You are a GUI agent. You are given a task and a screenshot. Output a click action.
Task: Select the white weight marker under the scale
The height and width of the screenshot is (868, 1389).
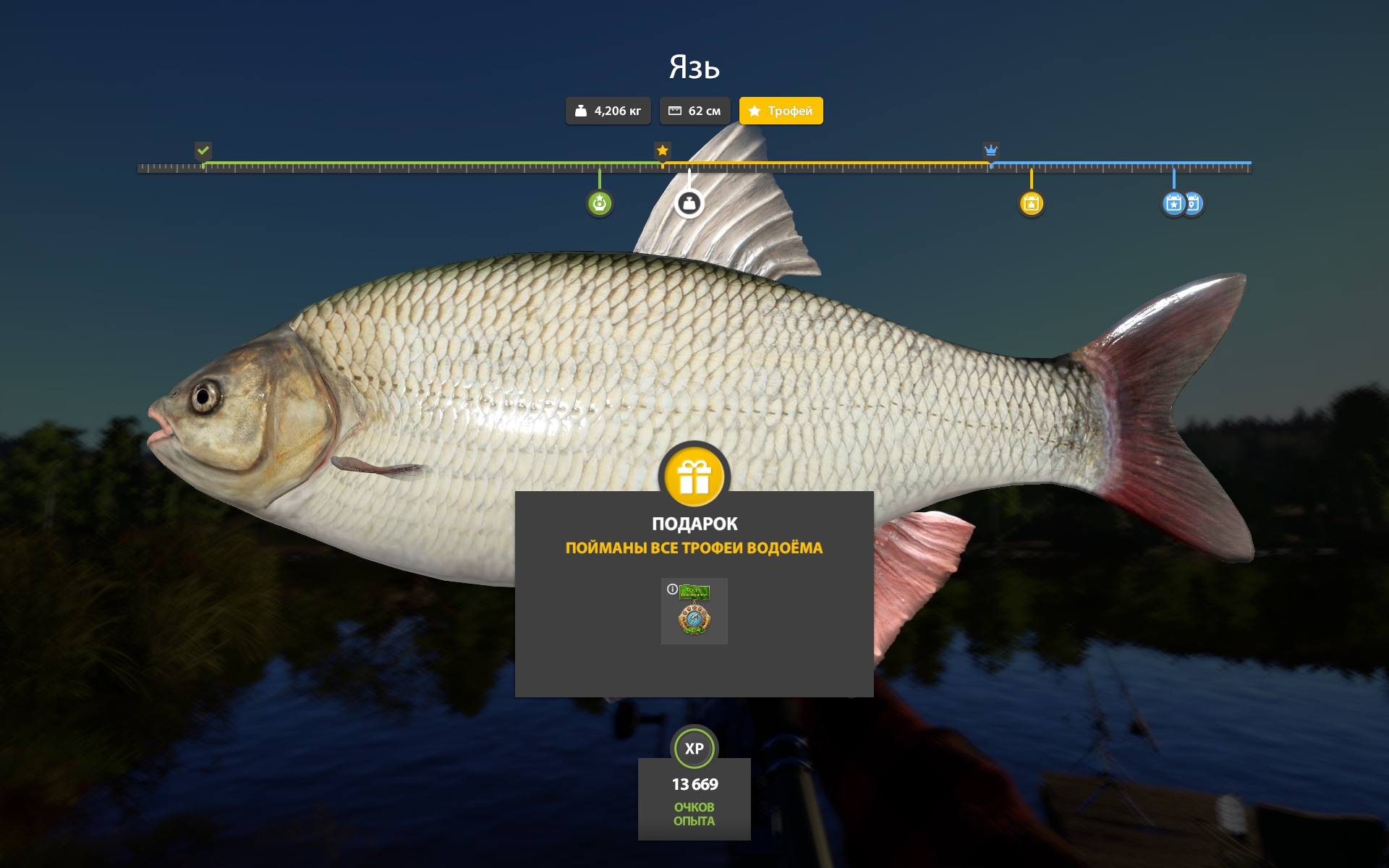point(689,203)
